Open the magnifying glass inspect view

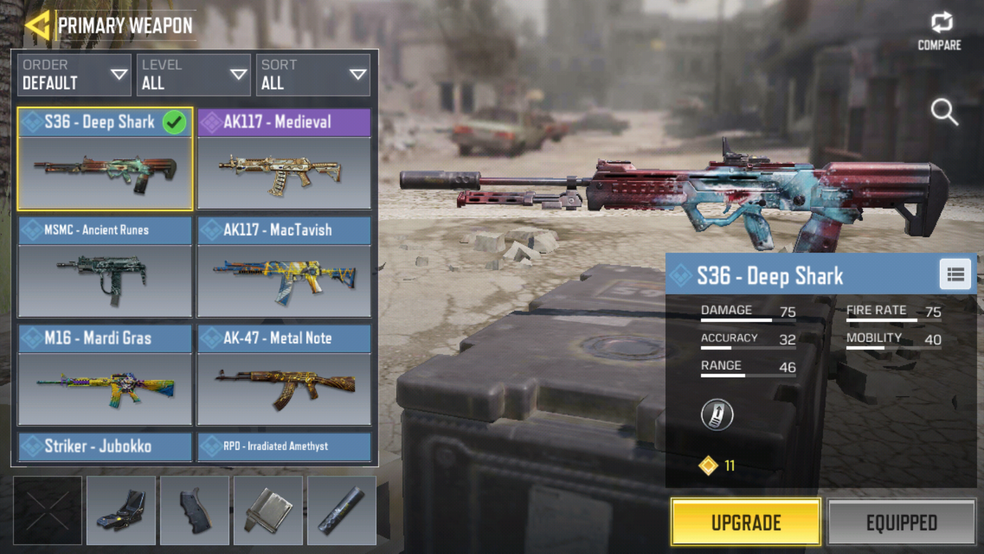[x=944, y=111]
